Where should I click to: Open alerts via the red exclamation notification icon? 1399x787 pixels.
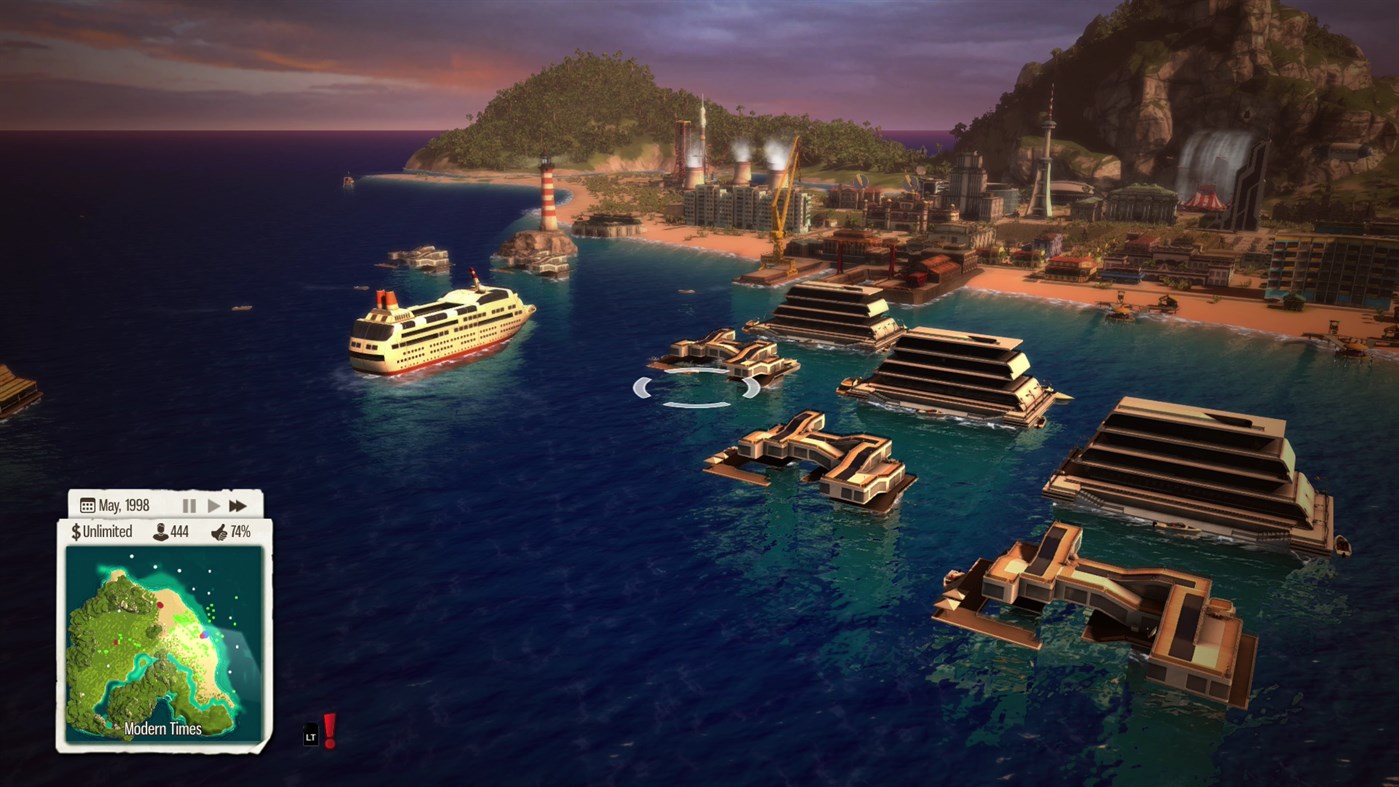pos(329,729)
